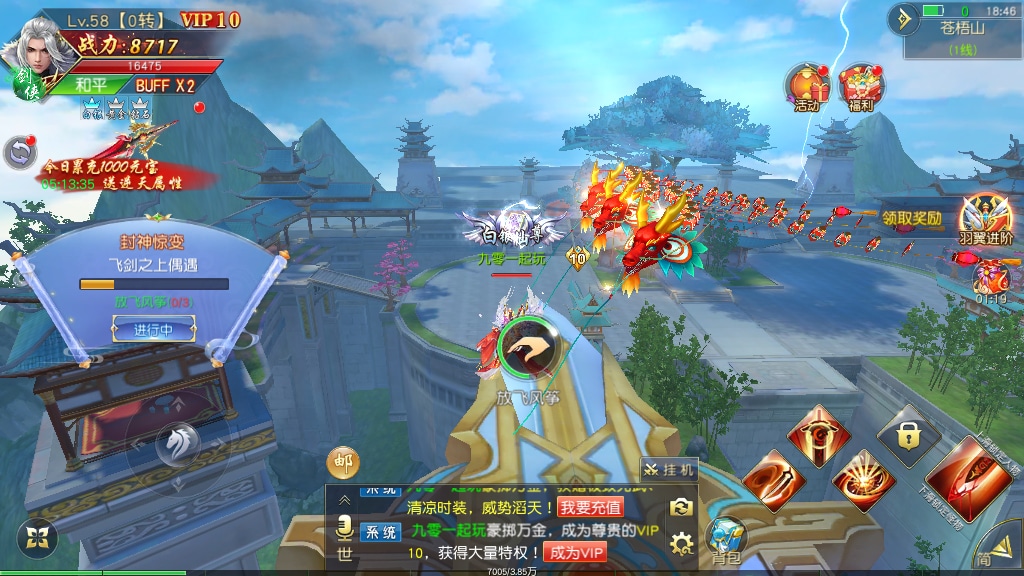Open the gear settings icon

point(682,544)
